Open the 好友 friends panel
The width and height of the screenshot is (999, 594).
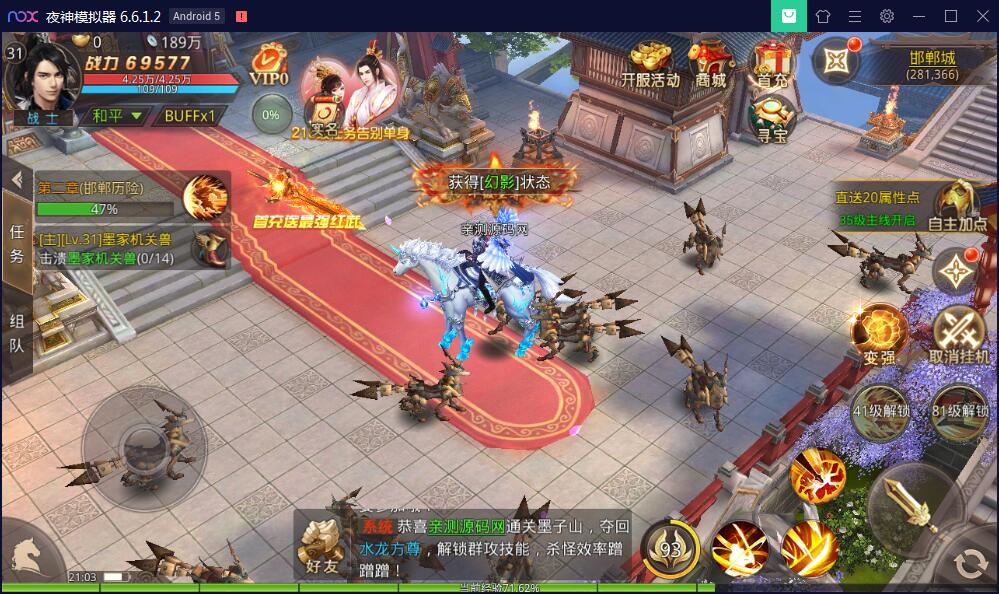322,546
